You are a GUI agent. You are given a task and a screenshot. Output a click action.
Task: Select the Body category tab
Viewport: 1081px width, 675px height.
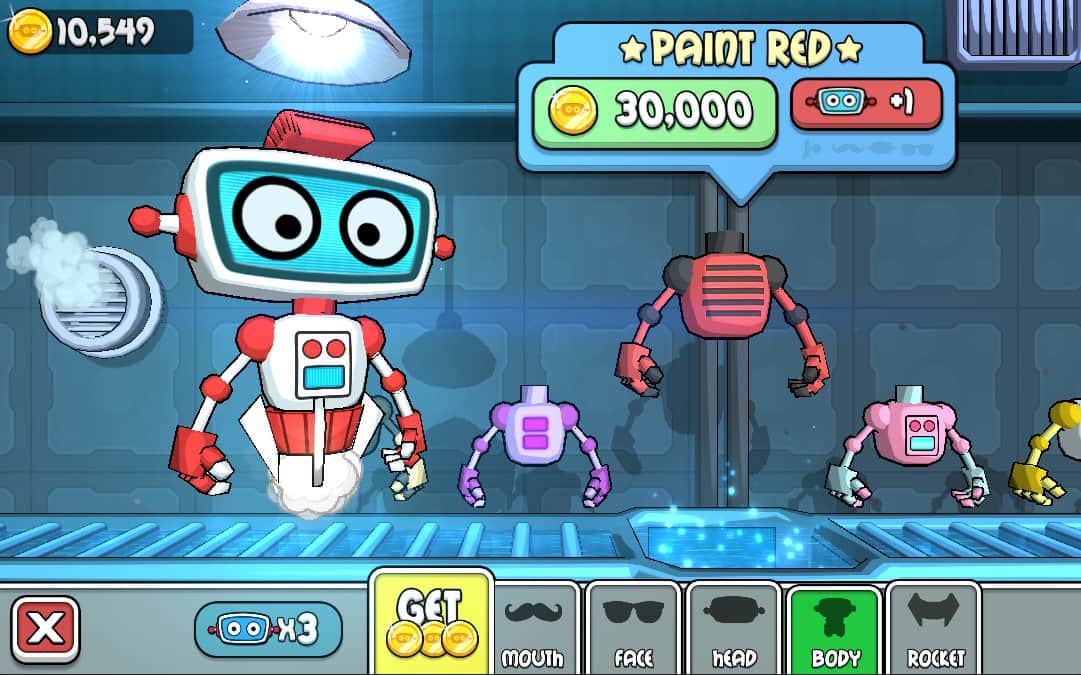tap(834, 628)
